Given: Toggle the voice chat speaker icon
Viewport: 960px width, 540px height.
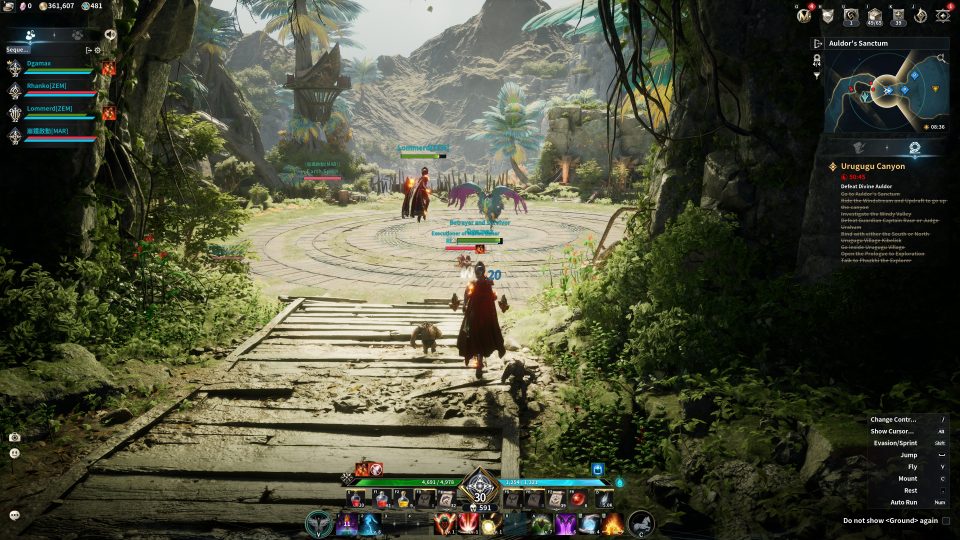Looking at the screenshot, I should (109, 34).
